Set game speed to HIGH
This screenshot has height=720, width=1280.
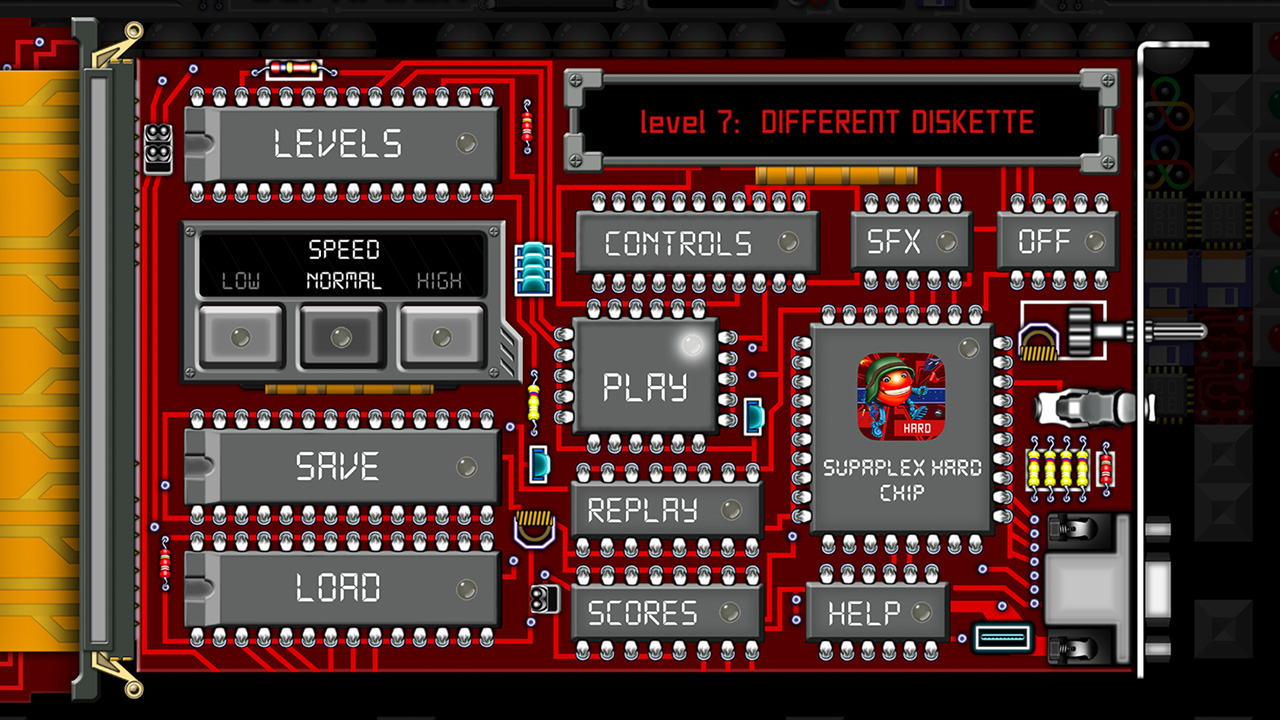pyautogui.click(x=442, y=338)
